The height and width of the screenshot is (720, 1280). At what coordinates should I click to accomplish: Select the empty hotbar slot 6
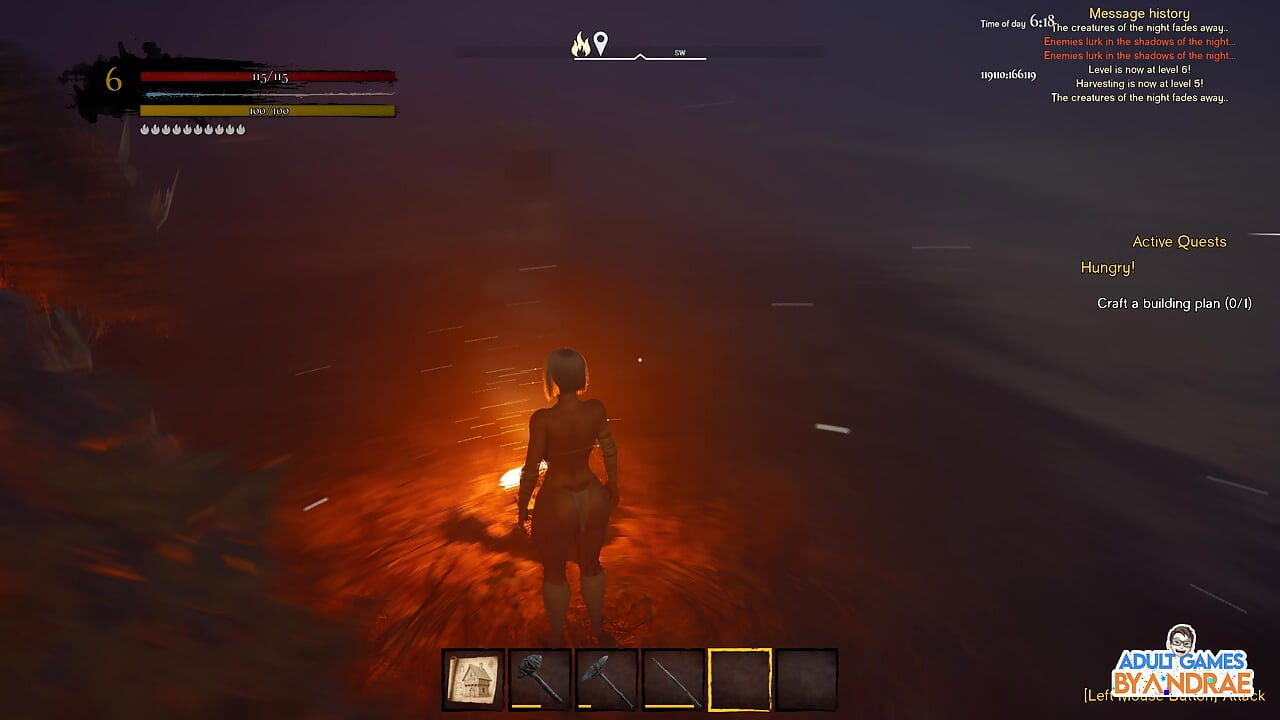point(808,678)
